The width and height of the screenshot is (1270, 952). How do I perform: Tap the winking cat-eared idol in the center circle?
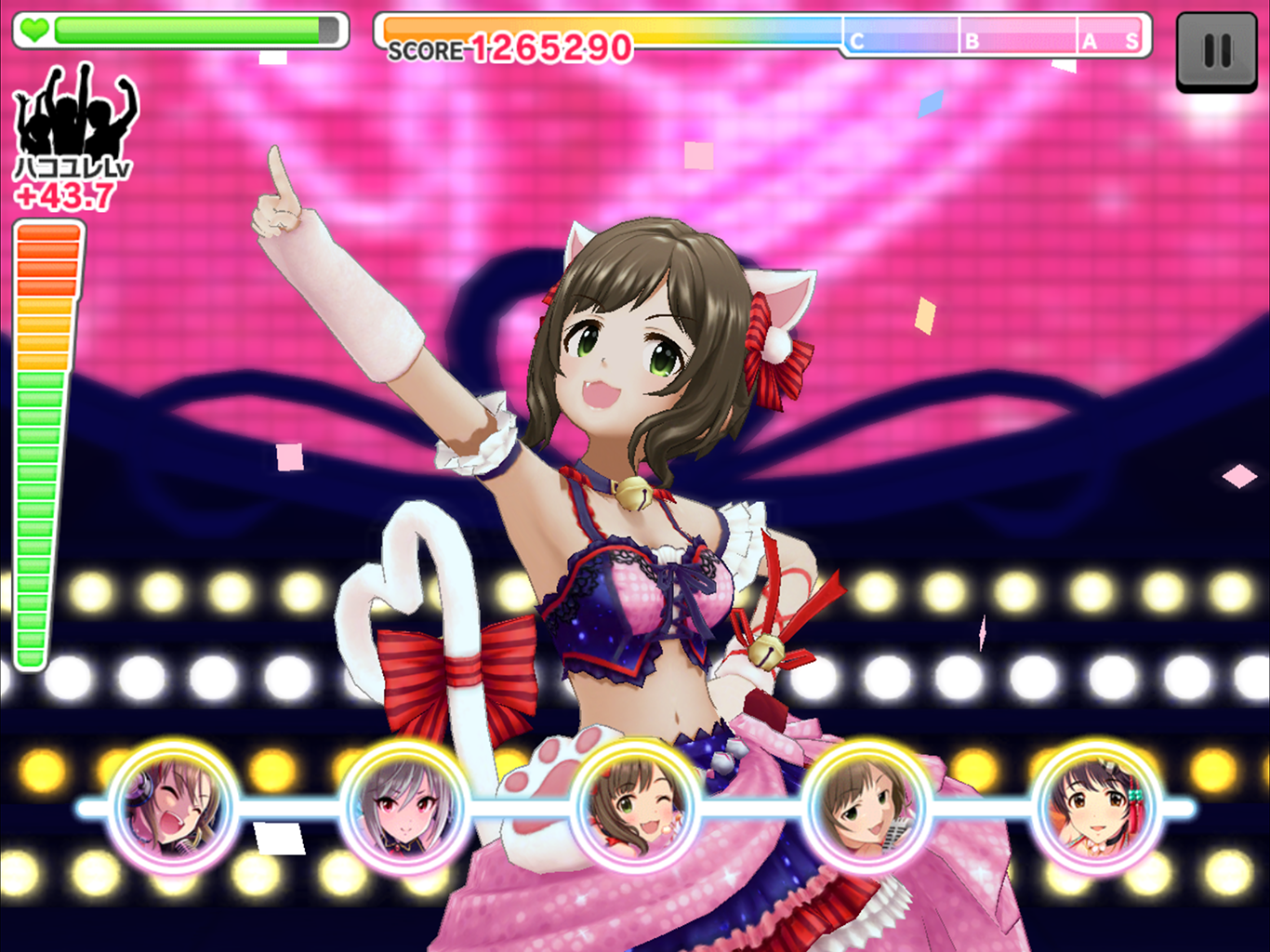pos(635,807)
